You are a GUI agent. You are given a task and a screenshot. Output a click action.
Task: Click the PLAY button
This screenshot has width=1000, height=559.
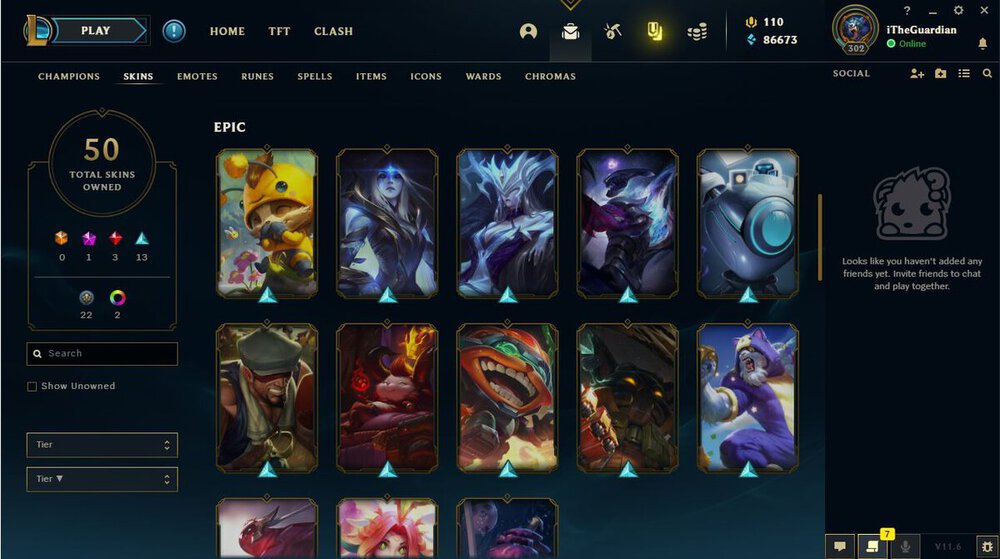pyautogui.click(x=96, y=31)
